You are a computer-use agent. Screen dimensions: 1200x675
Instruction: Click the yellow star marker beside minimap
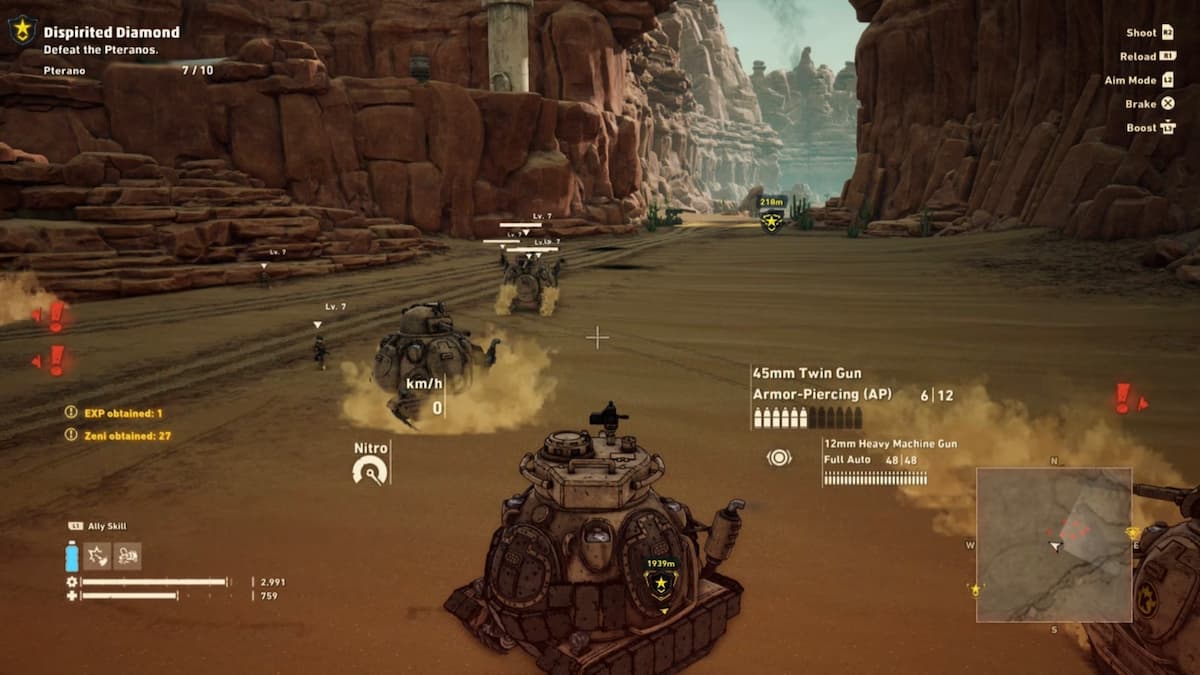pos(974,590)
